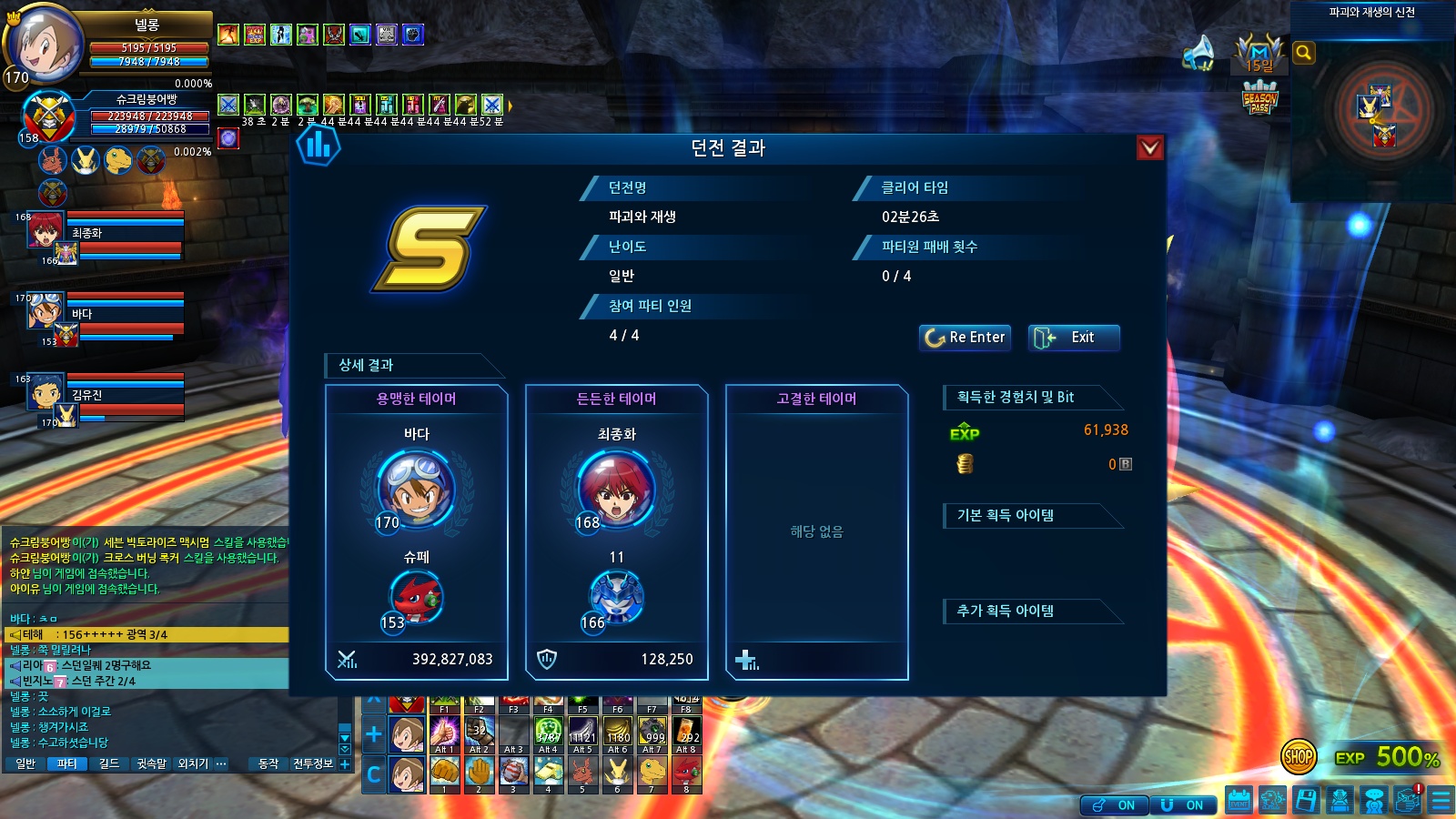Switch chat to the 일반 tab

[x=25, y=764]
